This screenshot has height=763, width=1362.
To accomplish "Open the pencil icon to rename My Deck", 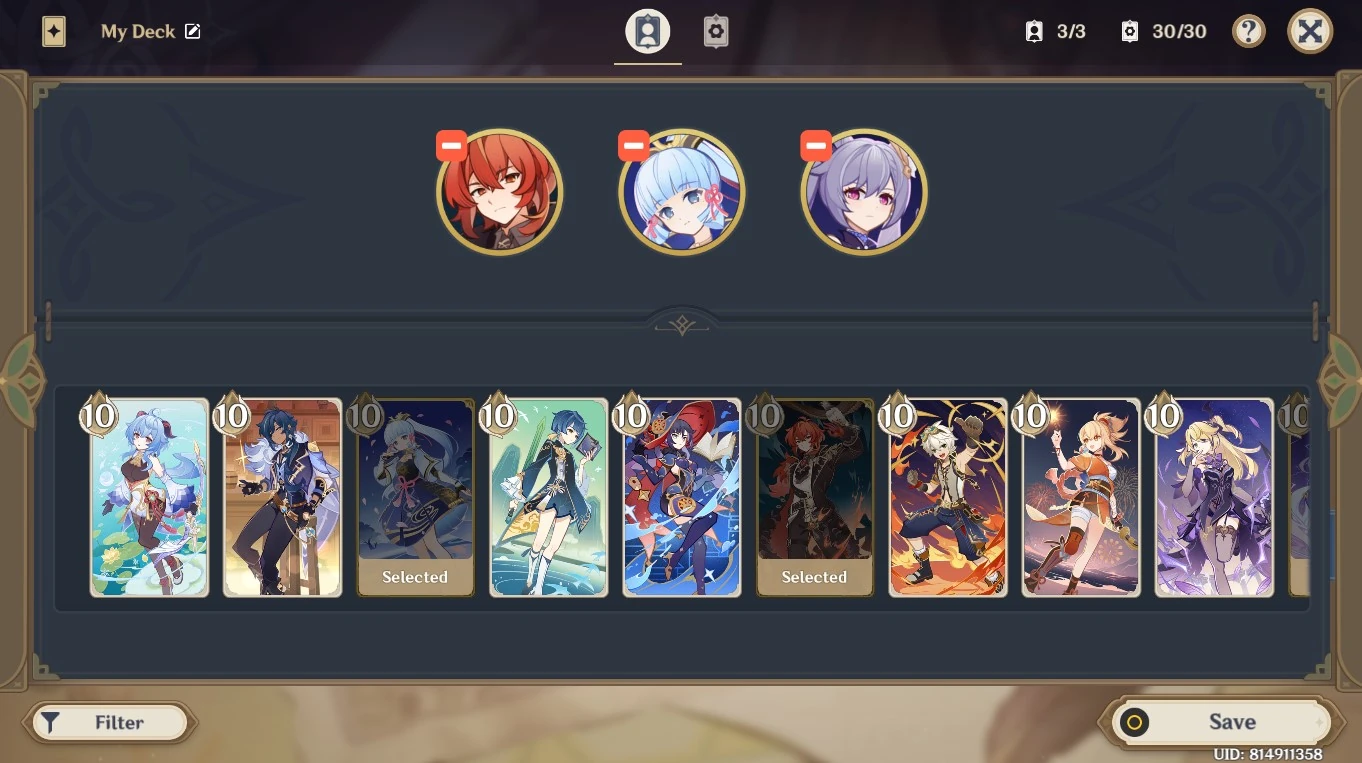I will click(x=192, y=31).
